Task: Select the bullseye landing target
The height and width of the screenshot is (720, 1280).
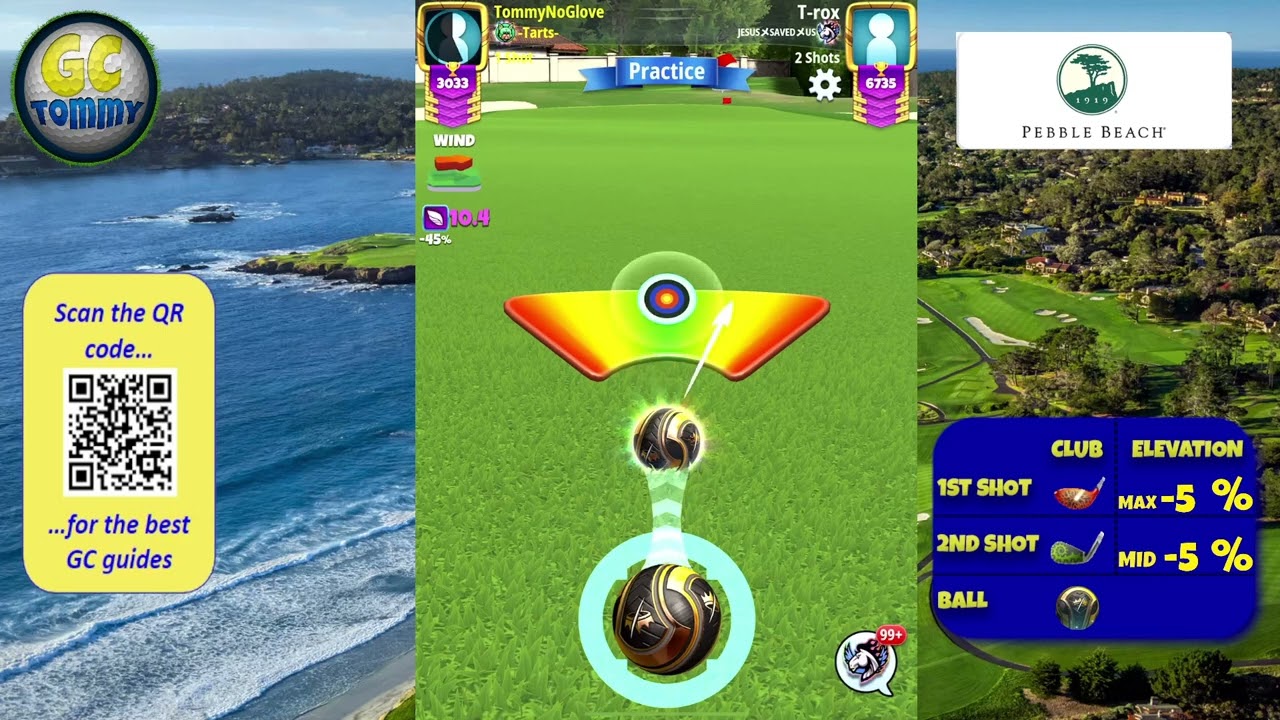Action: pos(667,298)
